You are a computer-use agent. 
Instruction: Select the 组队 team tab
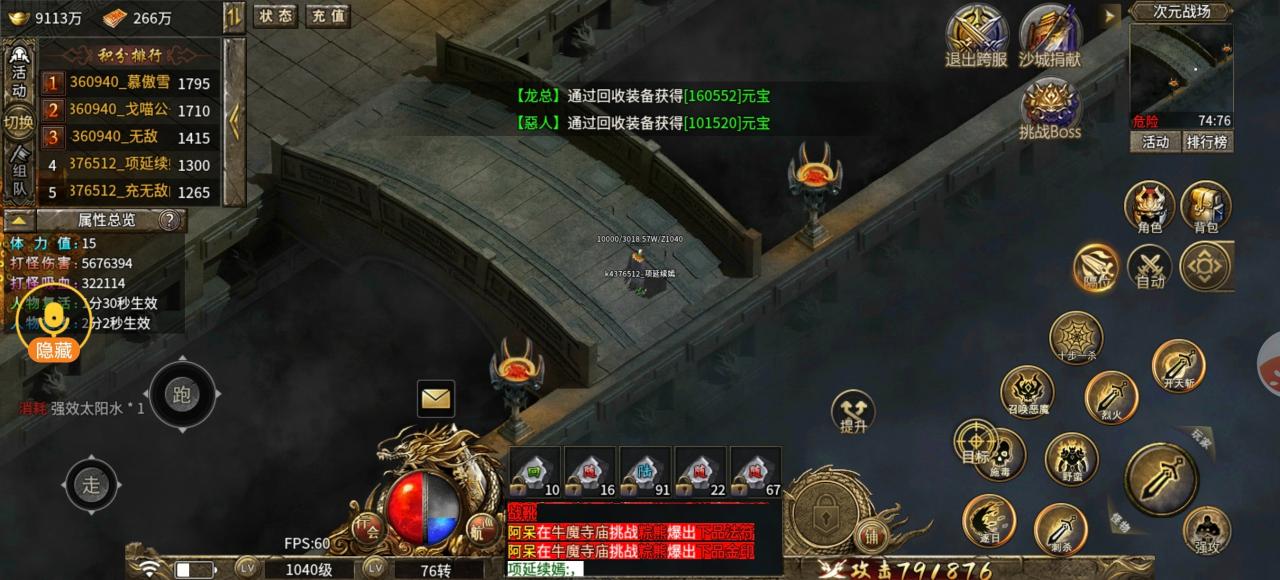[19, 174]
